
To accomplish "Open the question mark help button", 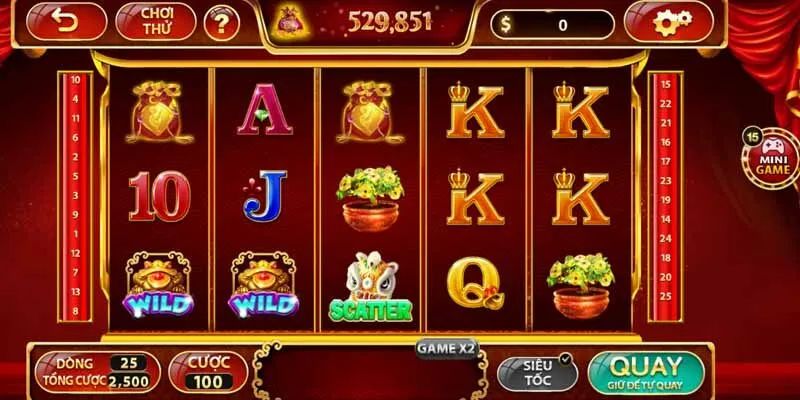I will coord(221,23).
